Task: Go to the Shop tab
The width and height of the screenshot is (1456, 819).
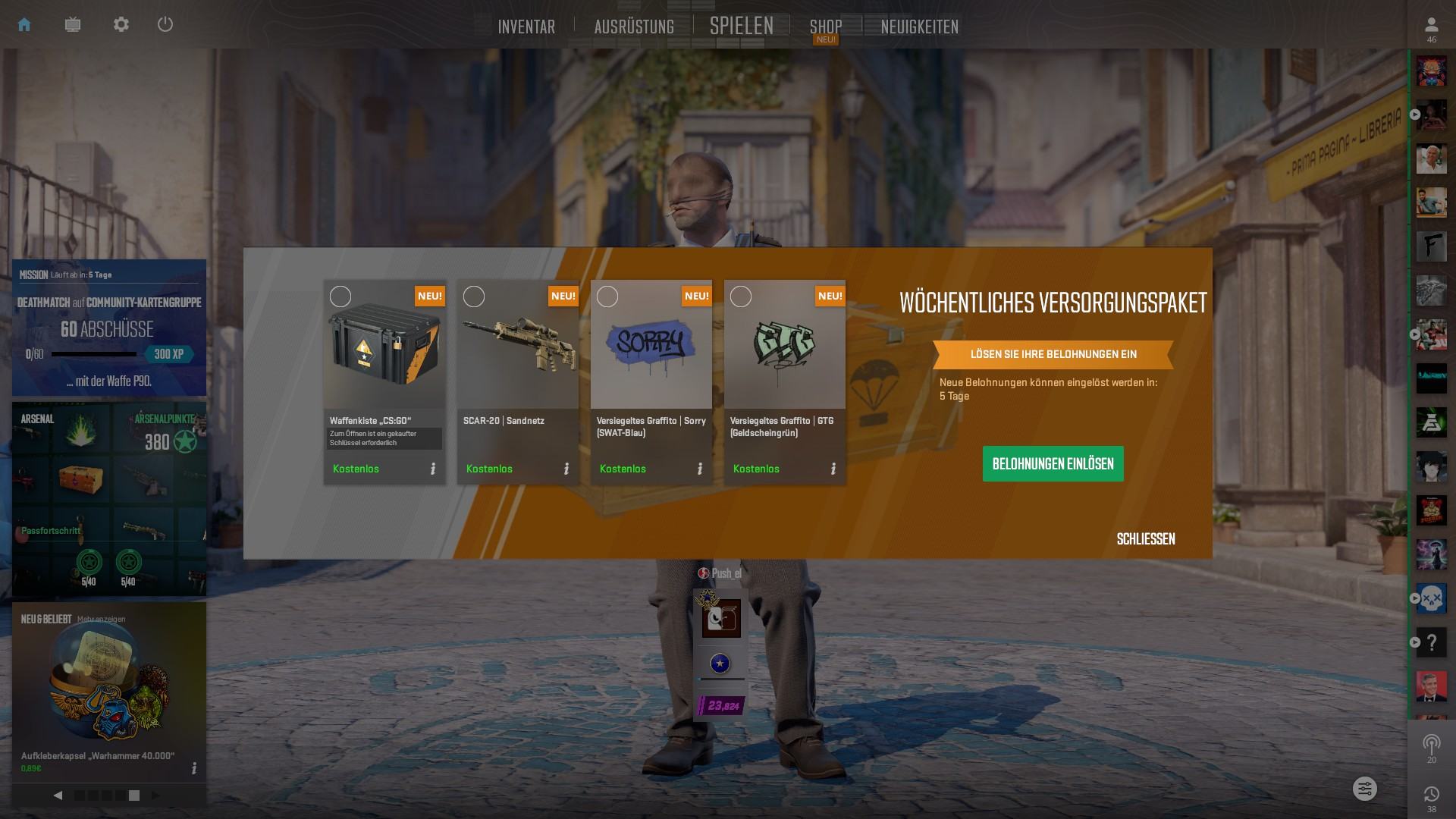Action: [825, 27]
